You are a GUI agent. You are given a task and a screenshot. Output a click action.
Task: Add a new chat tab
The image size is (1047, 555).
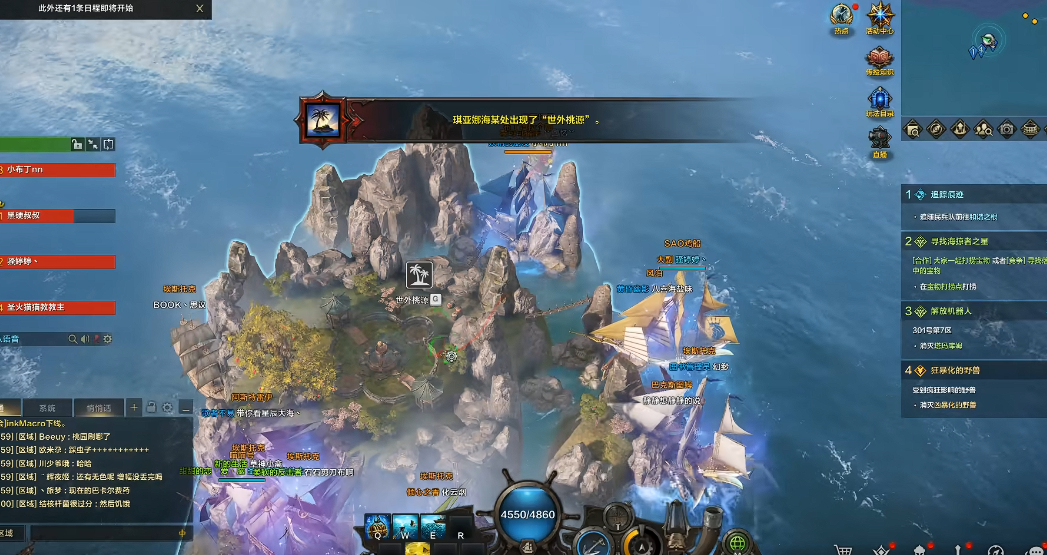coord(134,408)
